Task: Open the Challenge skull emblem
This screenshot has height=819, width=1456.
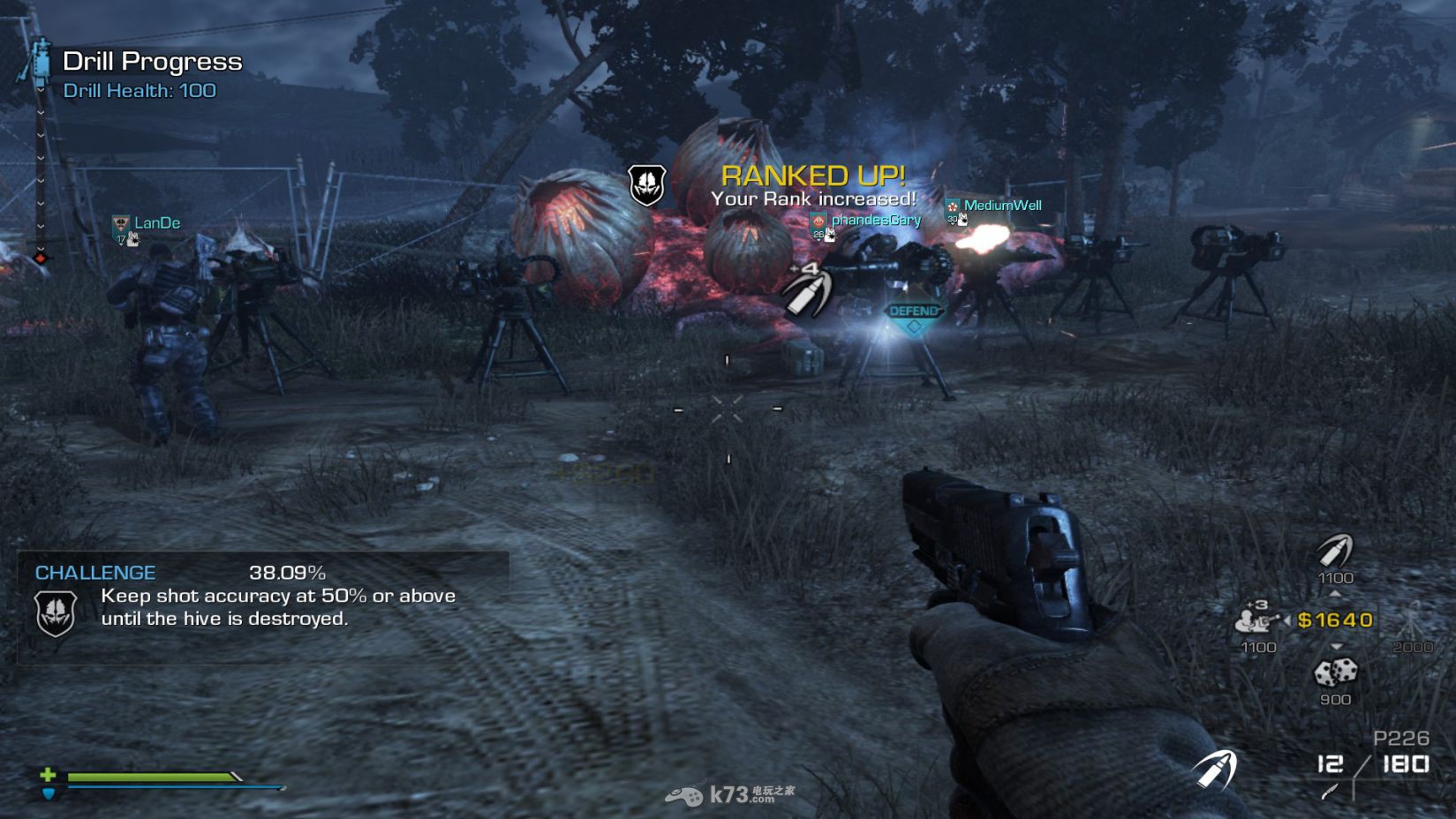Action: pyautogui.click(x=55, y=612)
